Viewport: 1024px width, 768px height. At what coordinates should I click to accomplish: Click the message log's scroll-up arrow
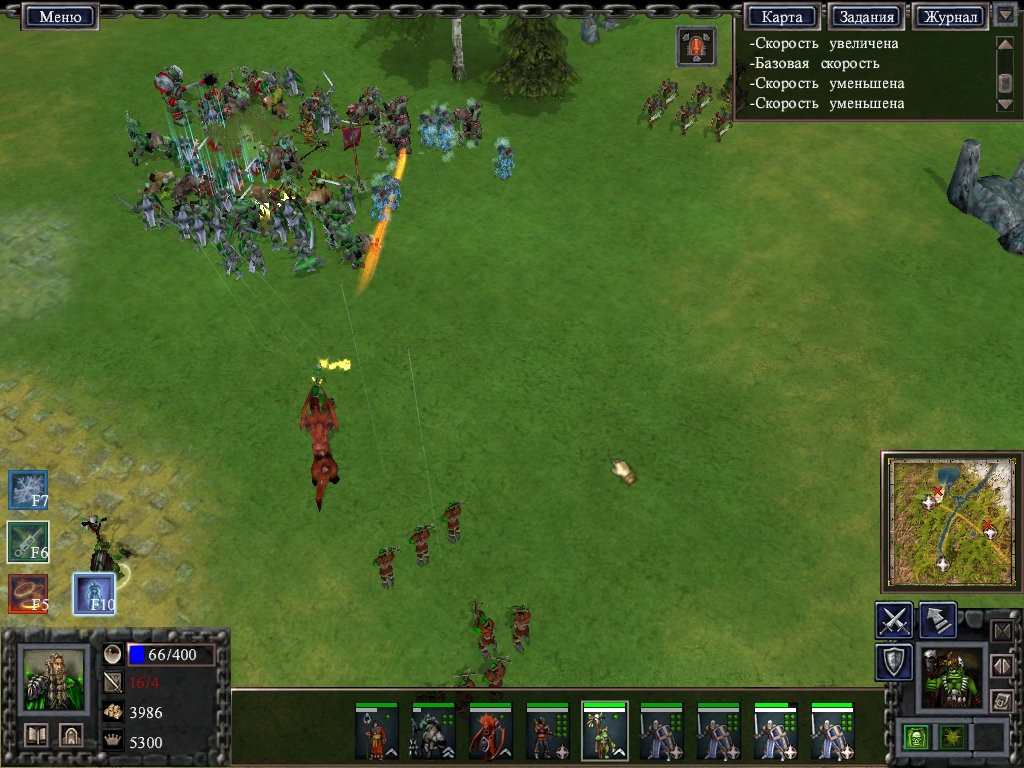(1005, 43)
